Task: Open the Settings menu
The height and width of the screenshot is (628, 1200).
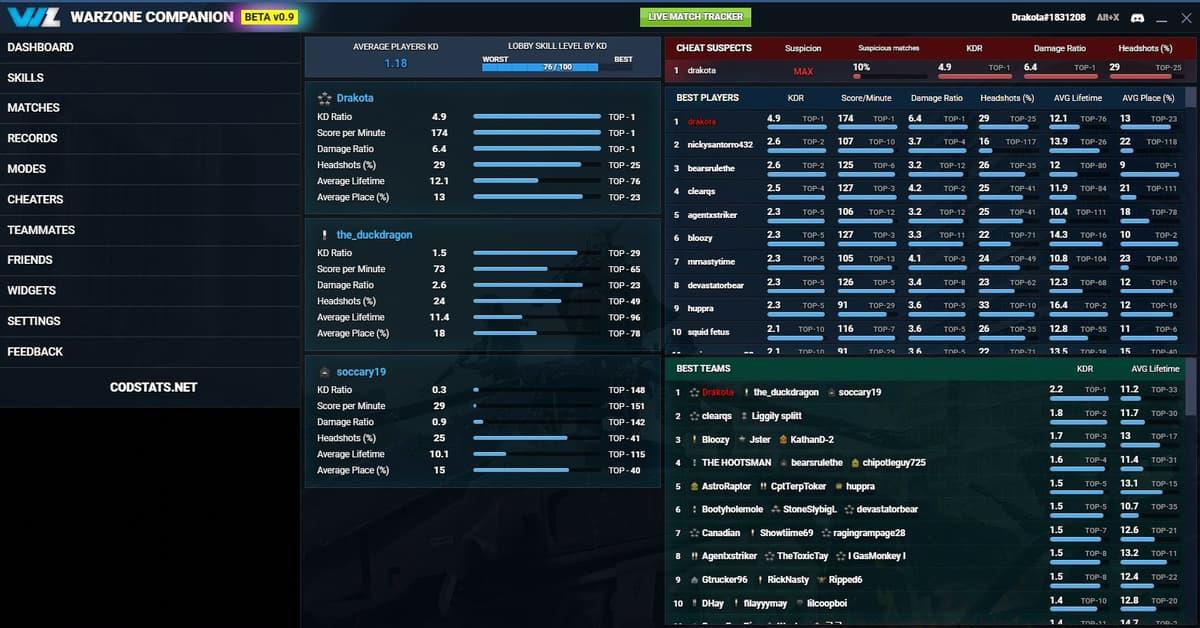Action: tap(34, 321)
